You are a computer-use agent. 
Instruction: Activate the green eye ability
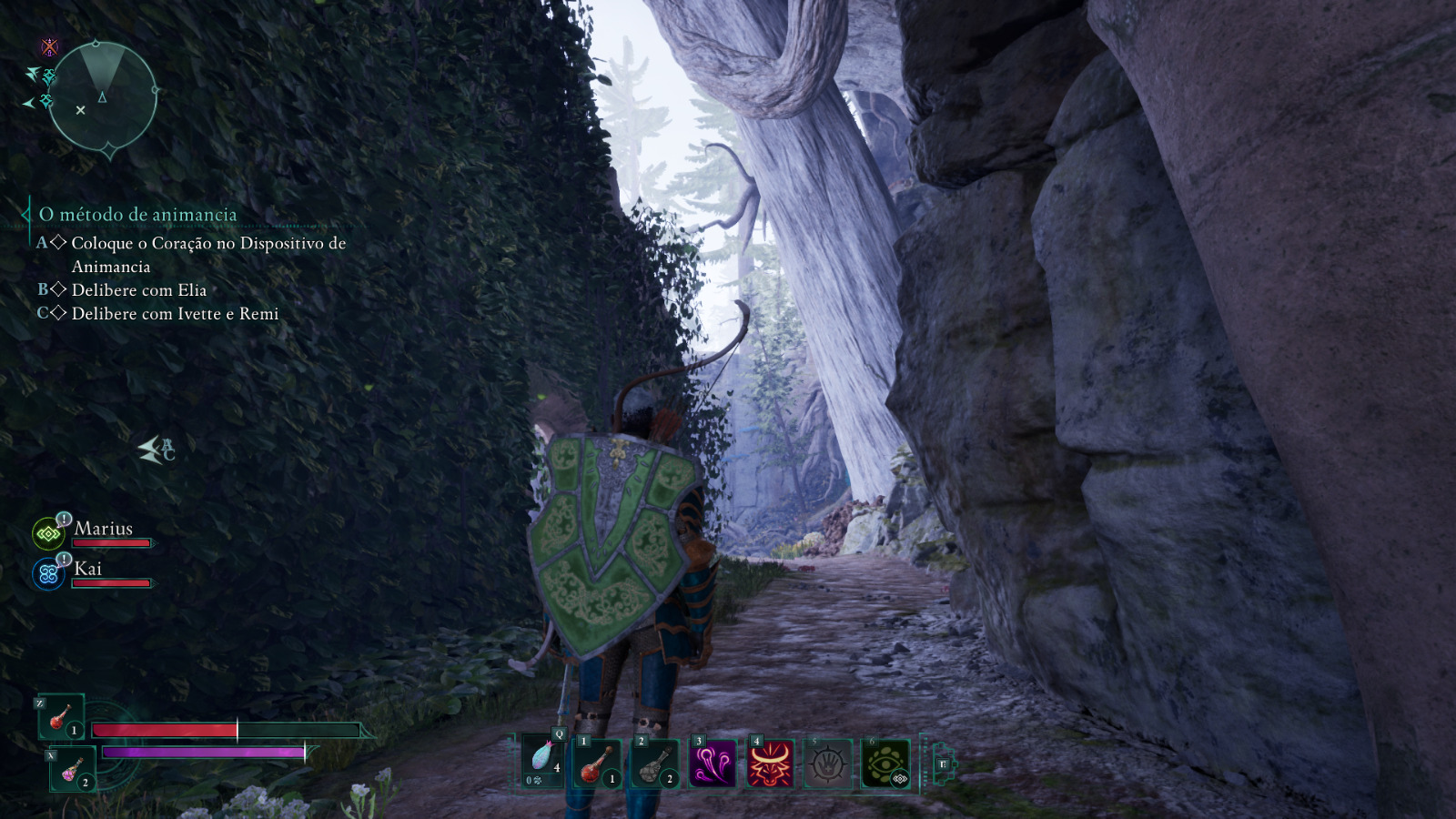[x=885, y=763]
